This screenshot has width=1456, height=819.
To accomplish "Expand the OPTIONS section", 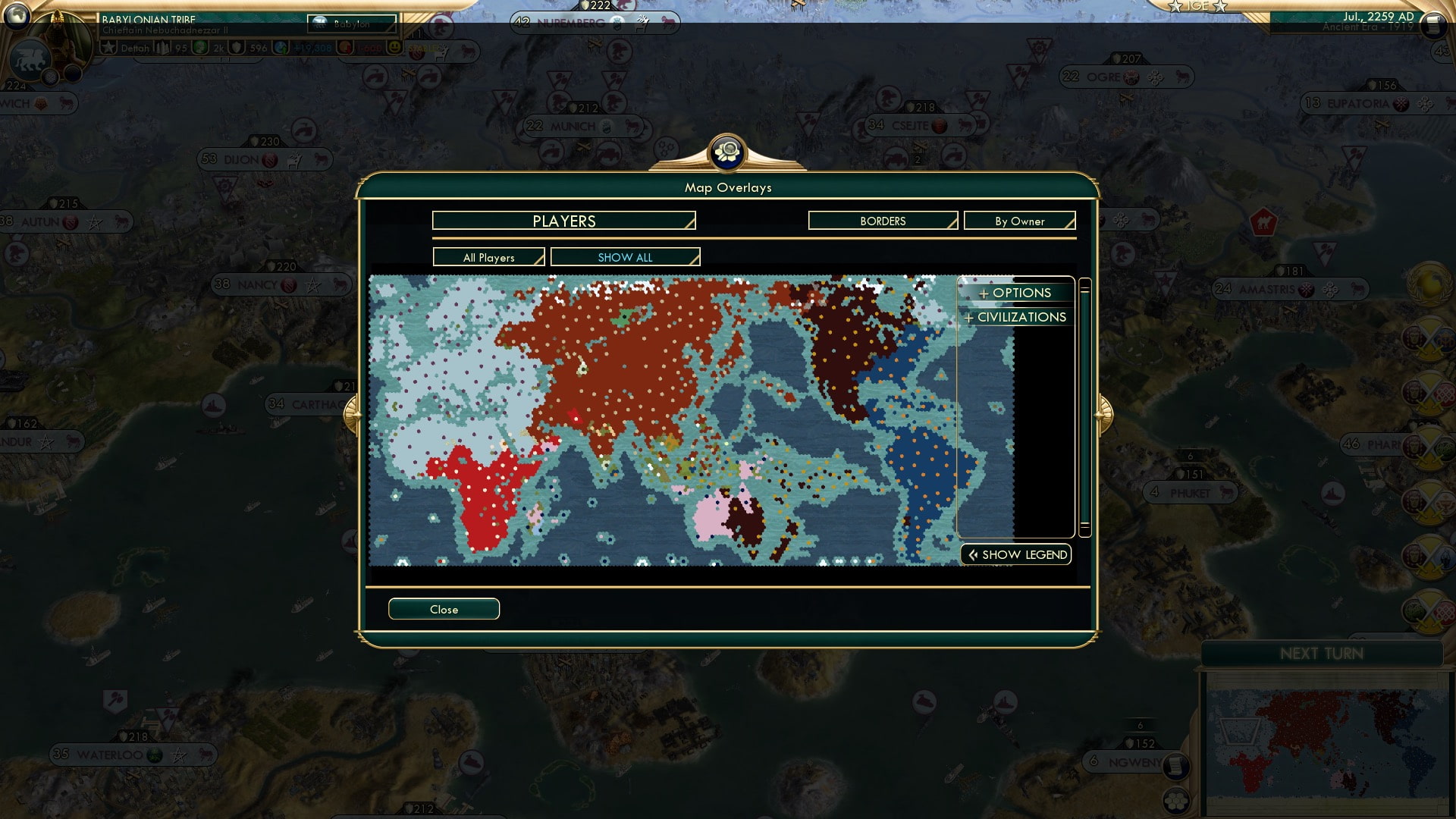I will [x=1015, y=293].
